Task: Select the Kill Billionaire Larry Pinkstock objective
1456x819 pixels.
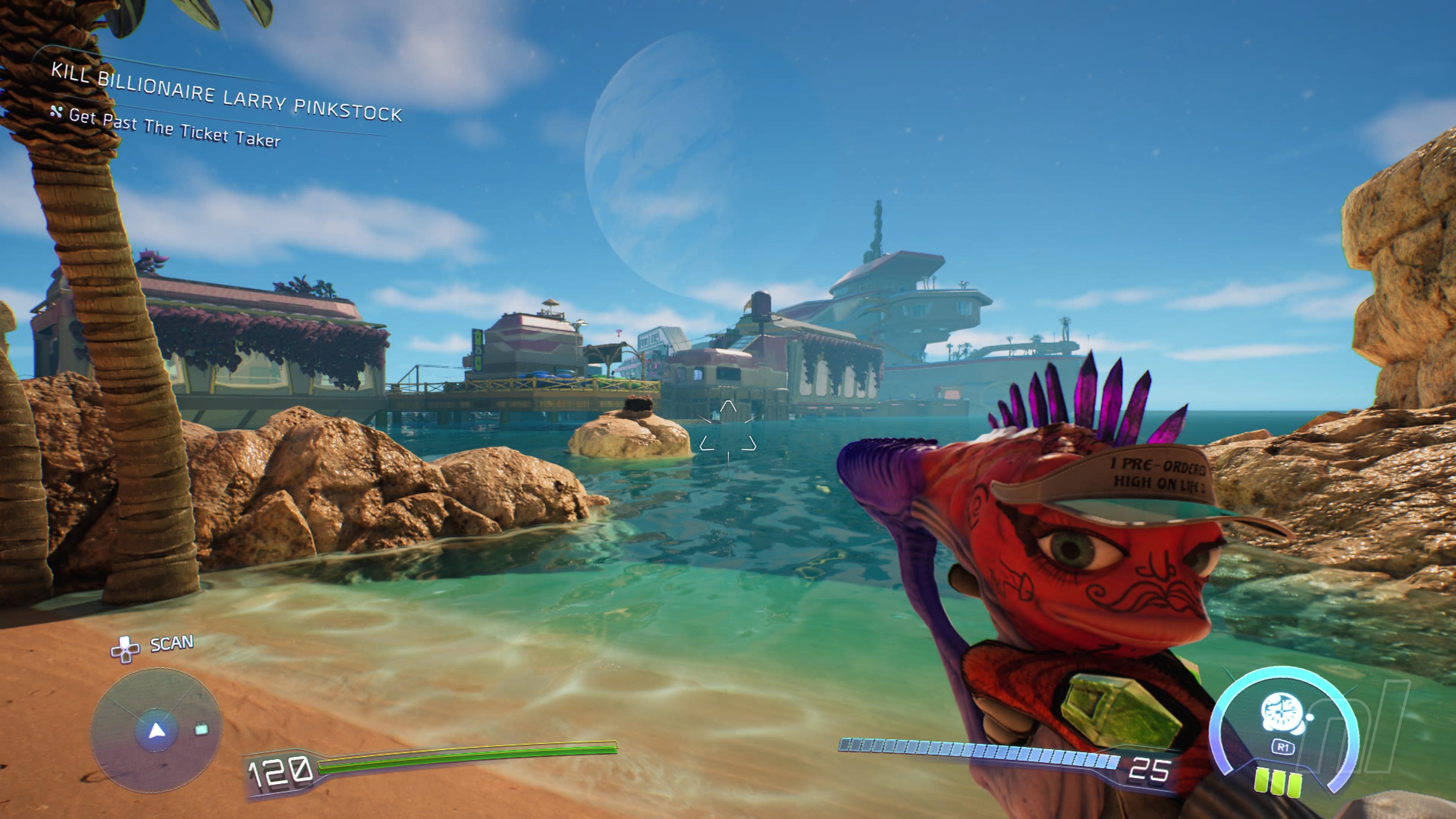Action: (x=226, y=92)
